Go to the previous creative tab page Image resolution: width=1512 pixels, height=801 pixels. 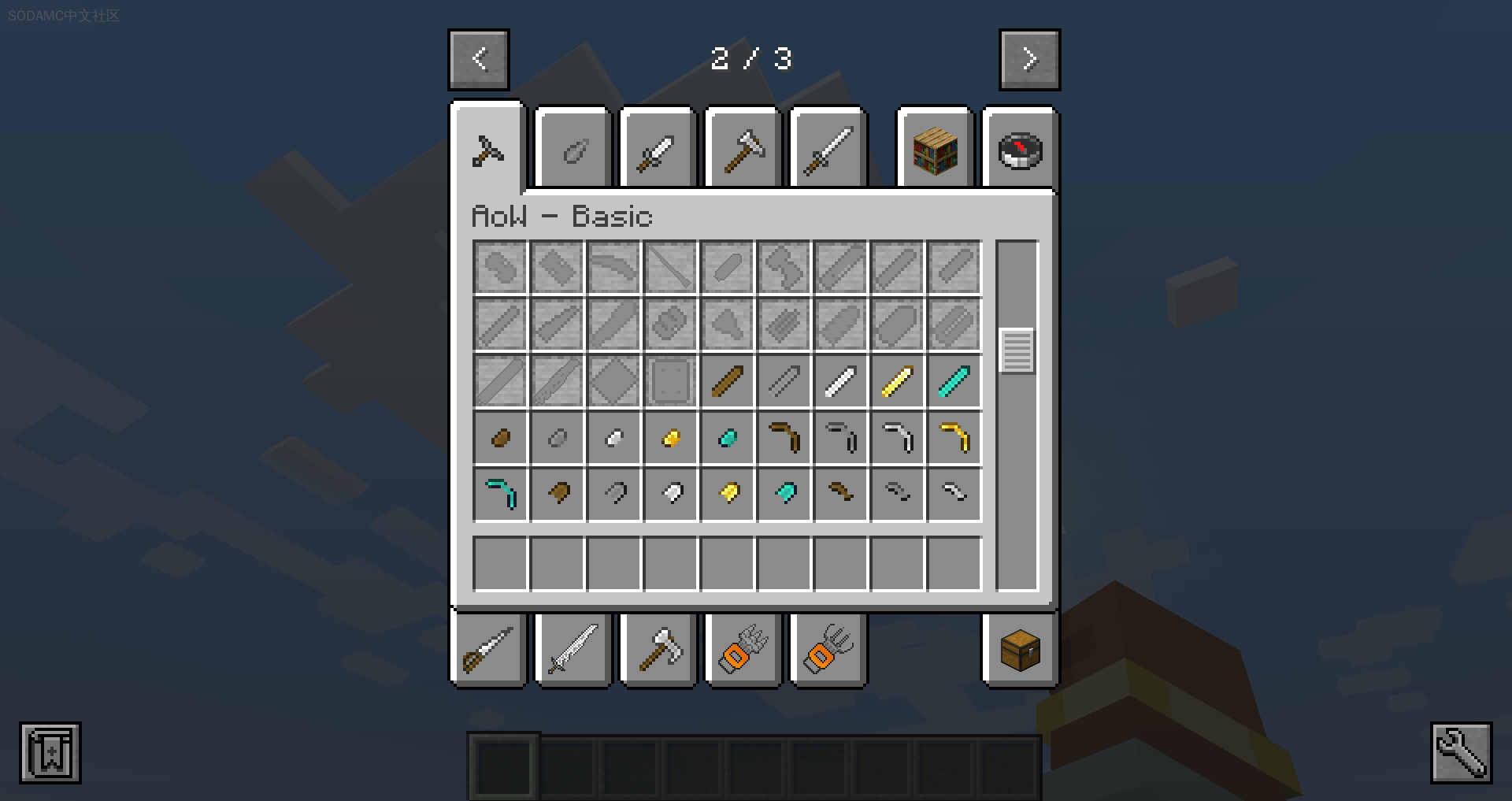(x=479, y=60)
